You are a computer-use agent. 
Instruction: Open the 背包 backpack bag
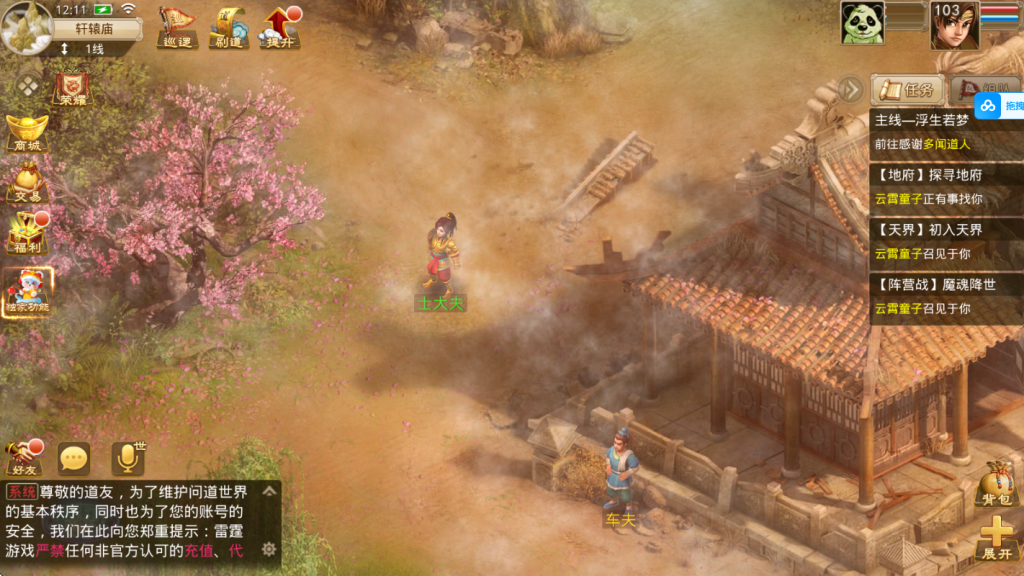pos(996,483)
